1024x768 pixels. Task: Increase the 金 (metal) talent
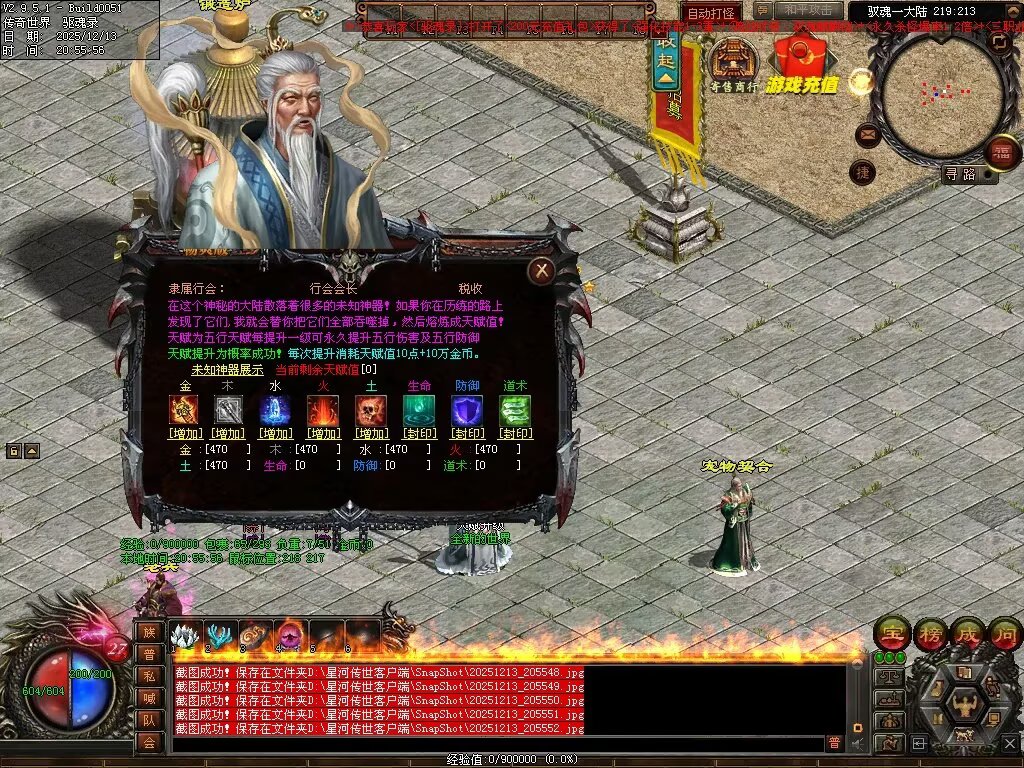[185, 434]
